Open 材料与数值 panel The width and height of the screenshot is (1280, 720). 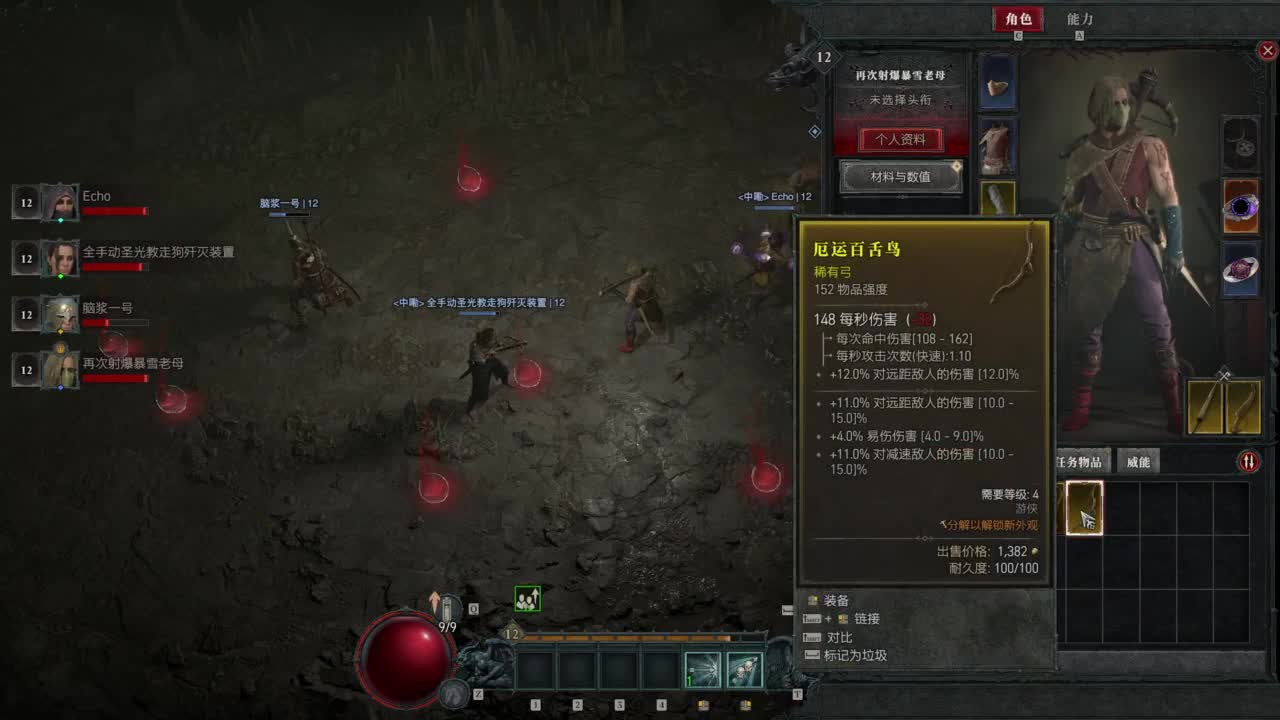point(898,178)
